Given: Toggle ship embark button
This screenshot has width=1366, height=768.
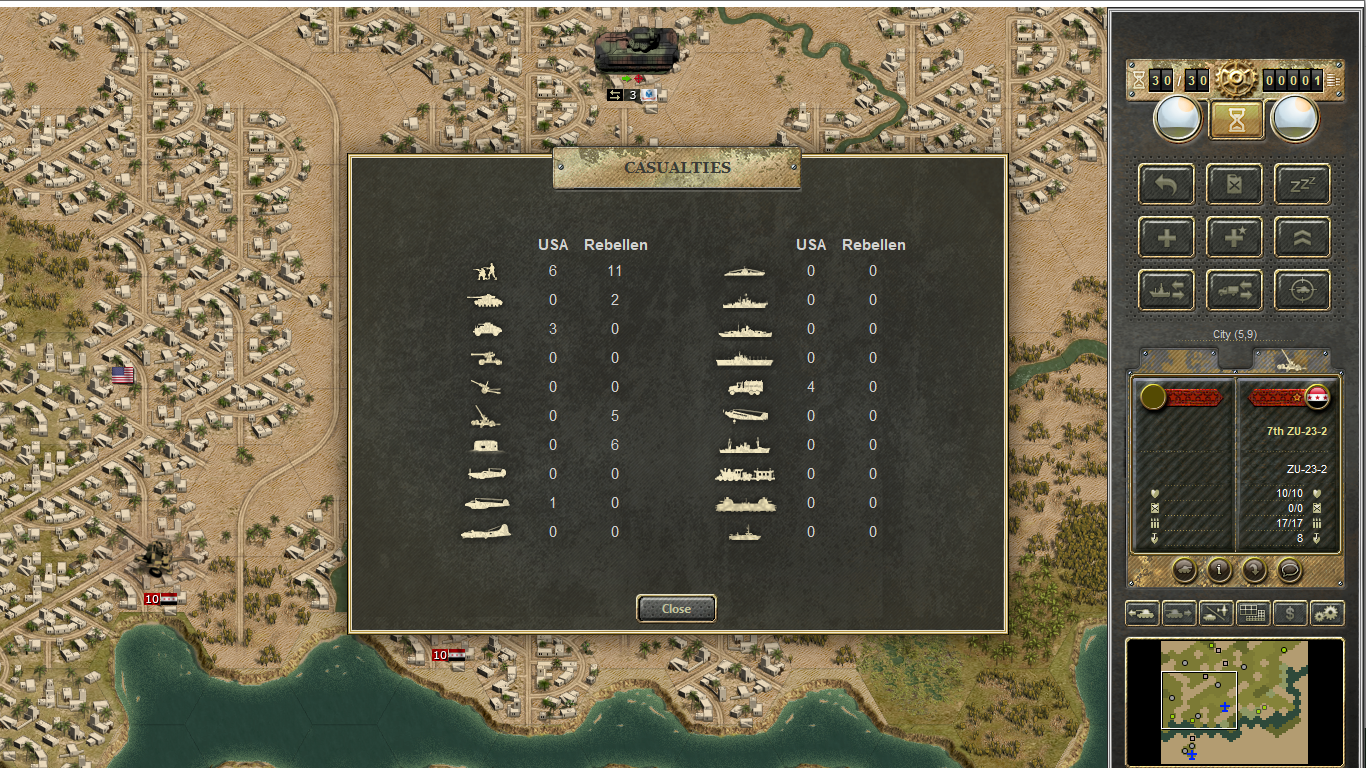Looking at the screenshot, I should 1166,291.
